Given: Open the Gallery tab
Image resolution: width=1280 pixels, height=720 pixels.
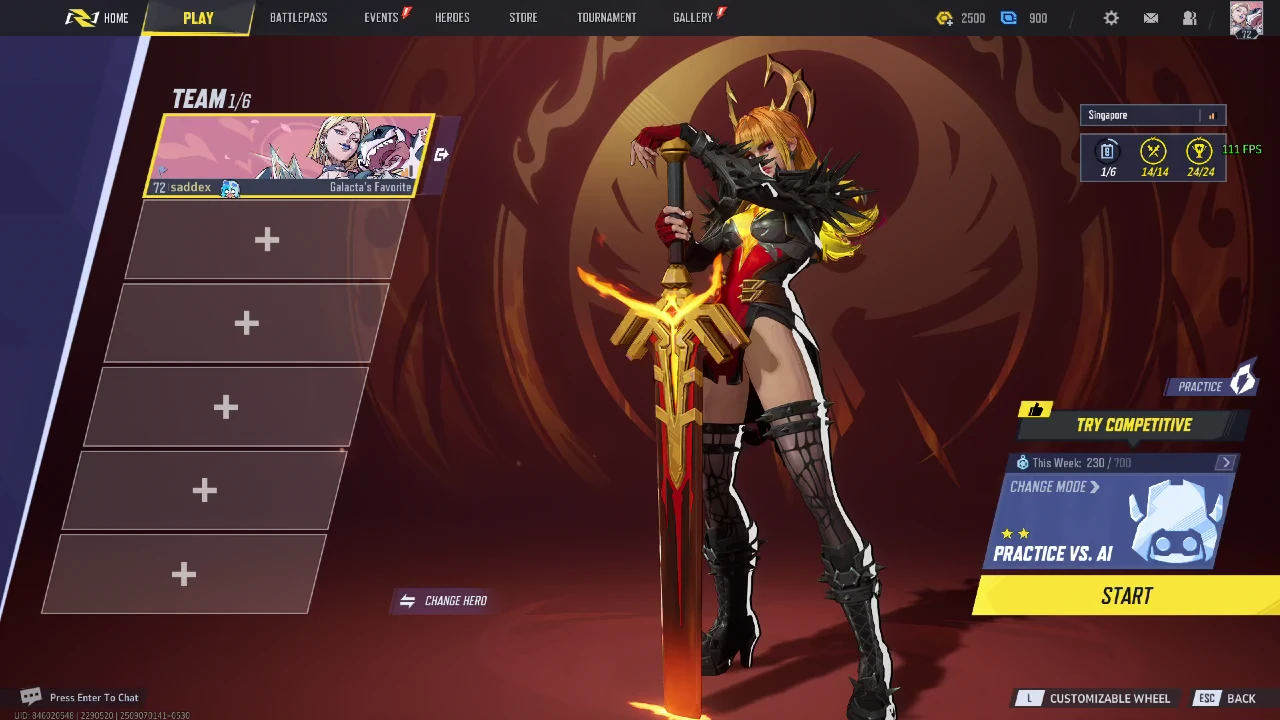Looking at the screenshot, I should [x=692, y=18].
